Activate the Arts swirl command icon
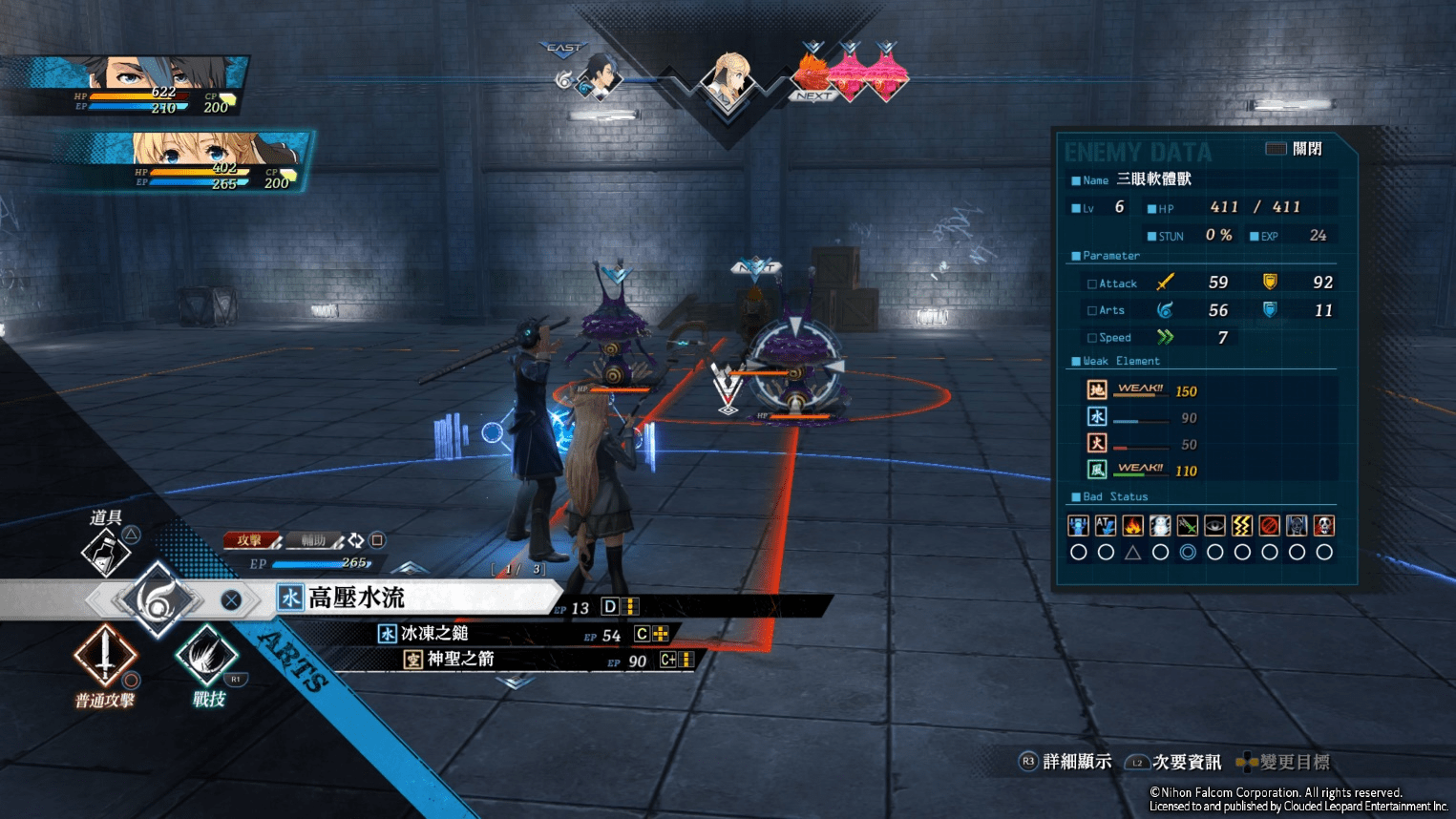The width and height of the screenshot is (1456, 819). click(x=156, y=600)
